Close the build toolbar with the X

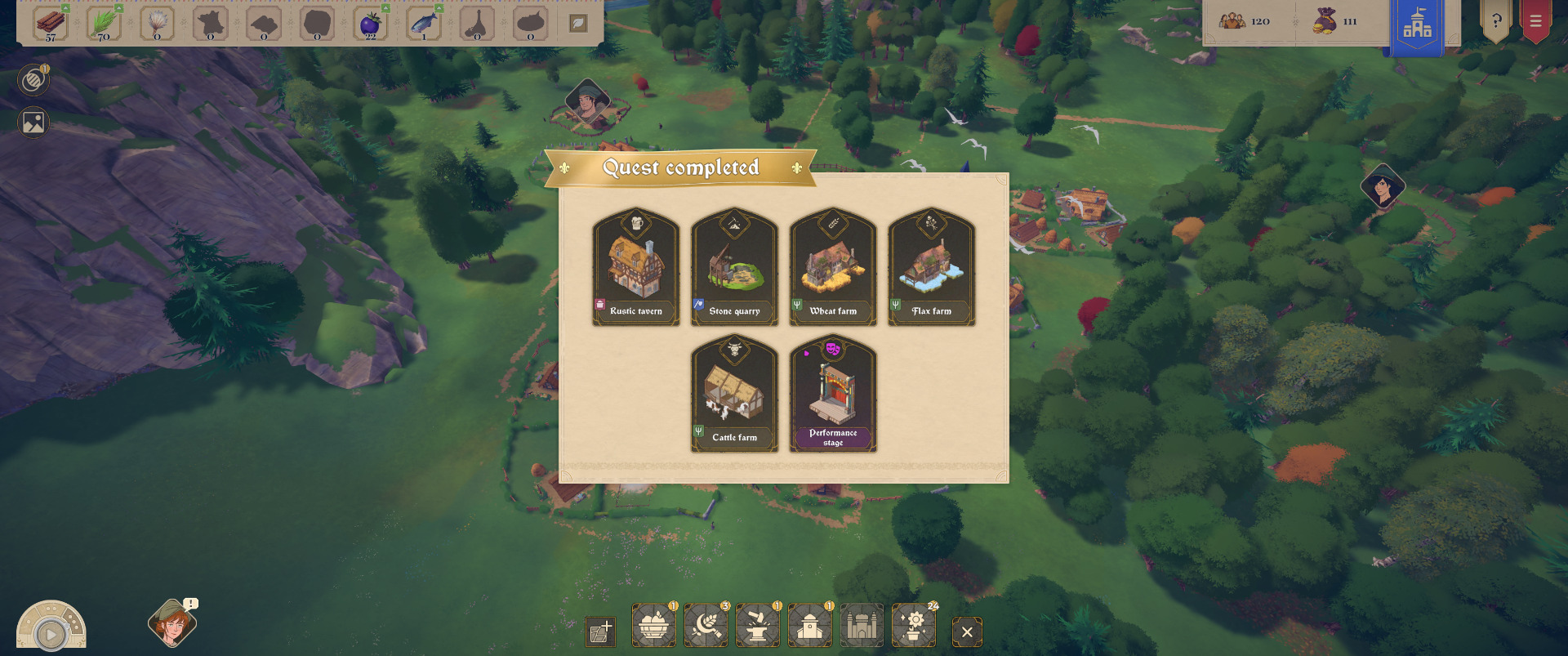(967, 631)
